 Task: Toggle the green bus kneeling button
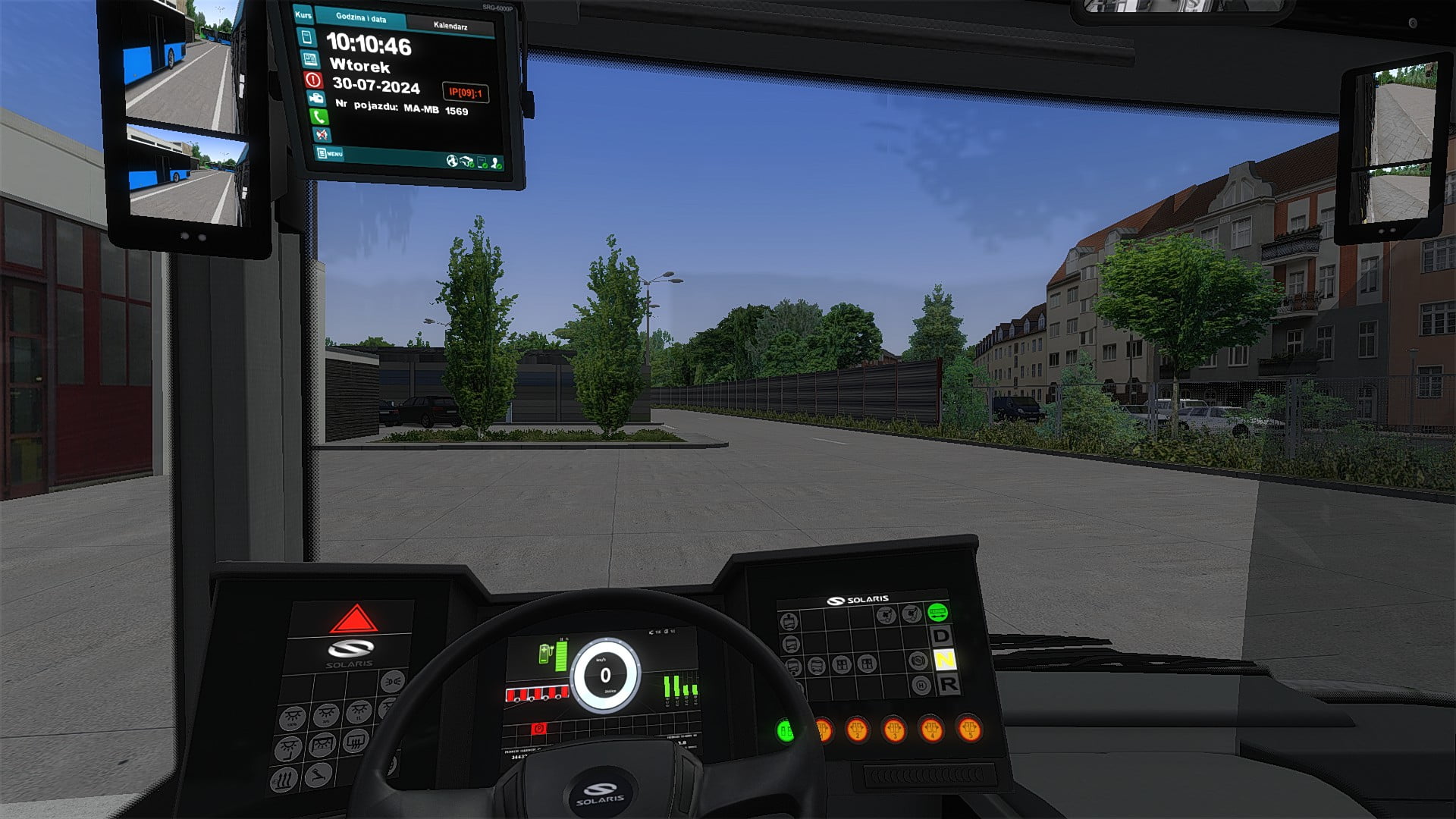[x=938, y=611]
